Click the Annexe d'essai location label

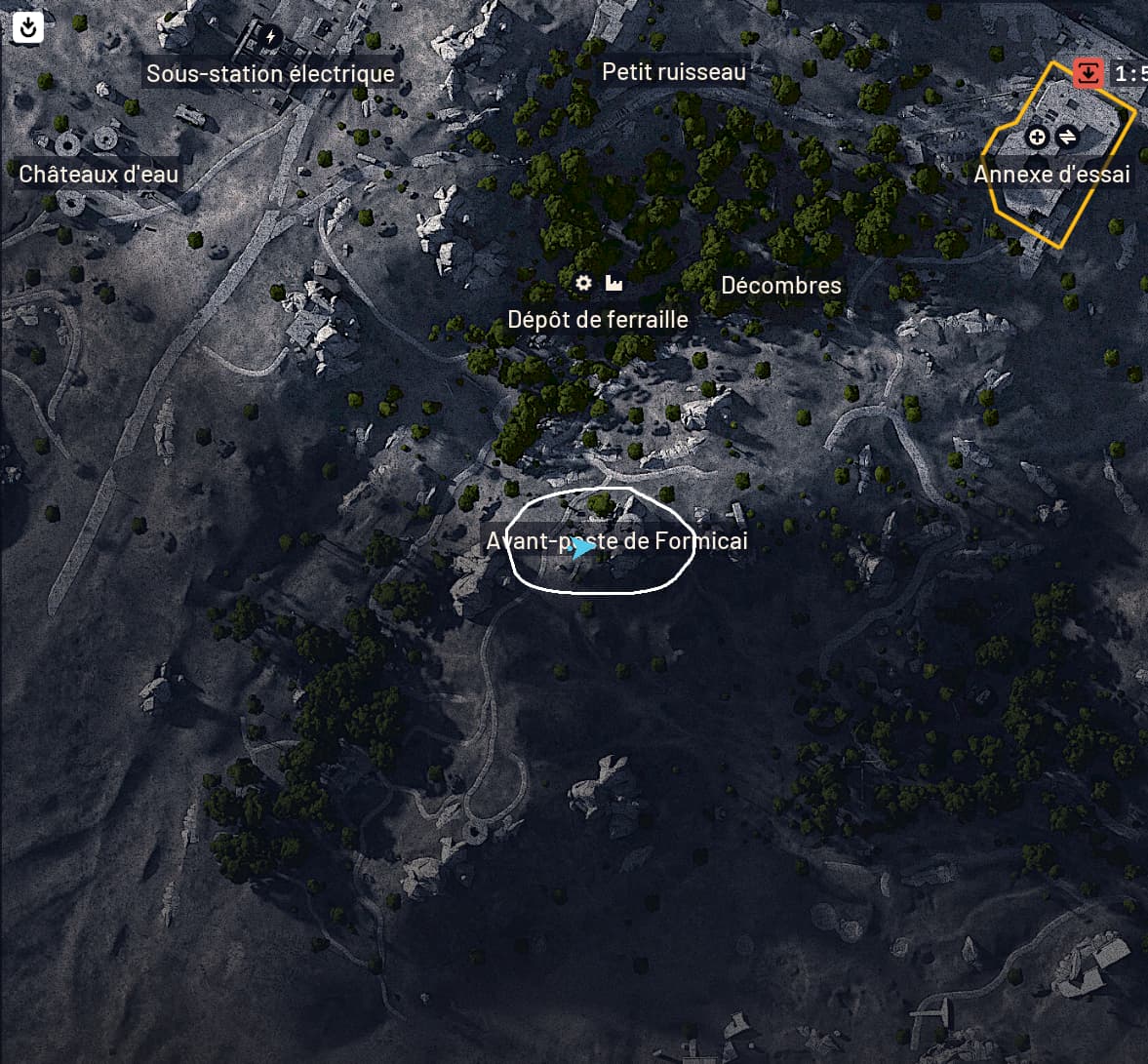click(1051, 175)
